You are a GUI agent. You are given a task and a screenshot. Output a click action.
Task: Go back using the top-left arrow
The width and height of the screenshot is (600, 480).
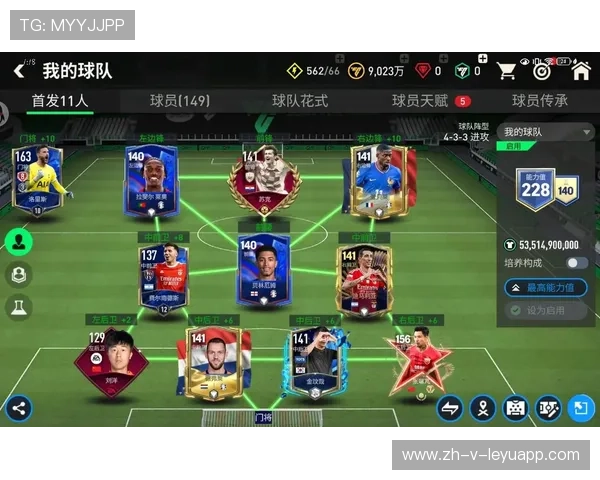point(19,71)
